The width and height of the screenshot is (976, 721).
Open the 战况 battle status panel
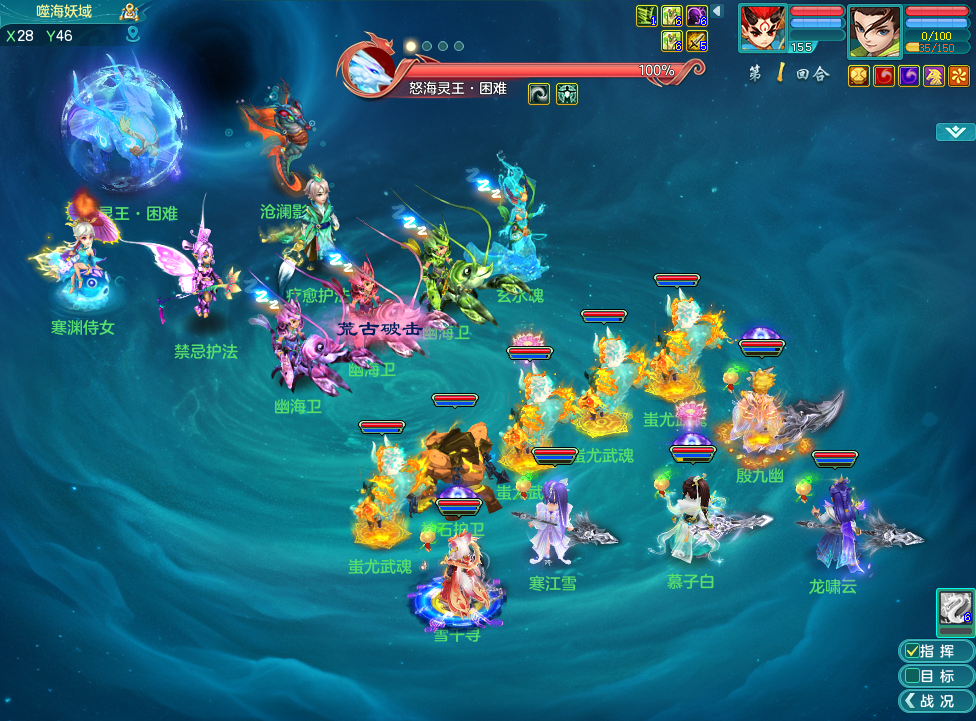tap(936, 701)
